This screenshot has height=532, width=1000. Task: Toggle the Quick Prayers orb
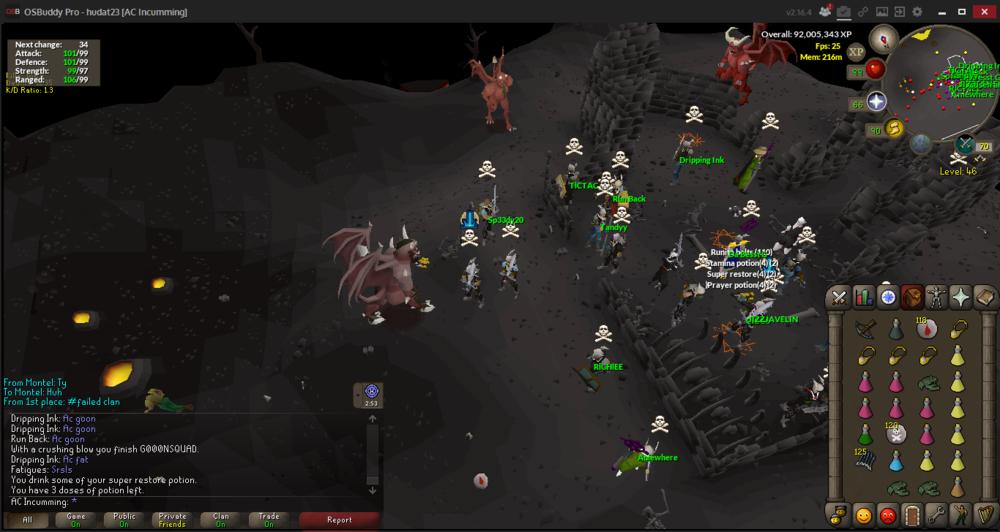(877, 101)
